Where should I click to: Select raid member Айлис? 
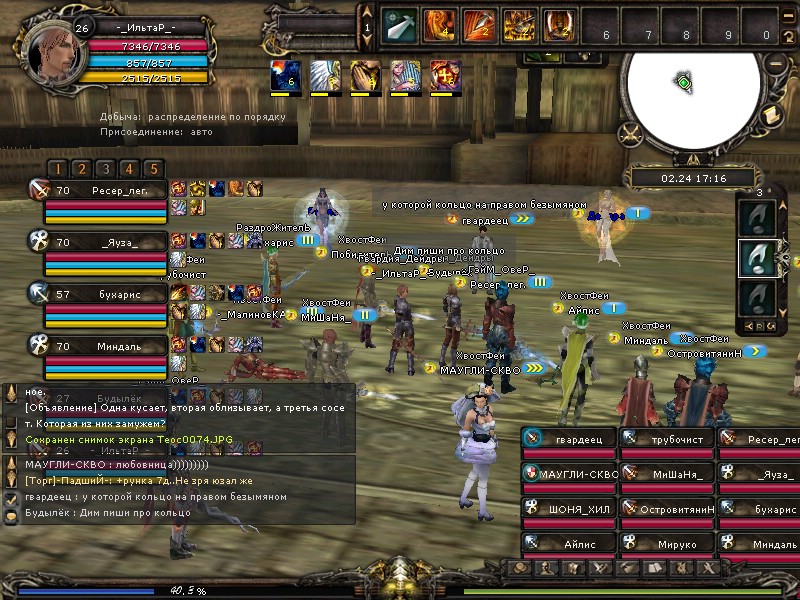(x=568, y=544)
